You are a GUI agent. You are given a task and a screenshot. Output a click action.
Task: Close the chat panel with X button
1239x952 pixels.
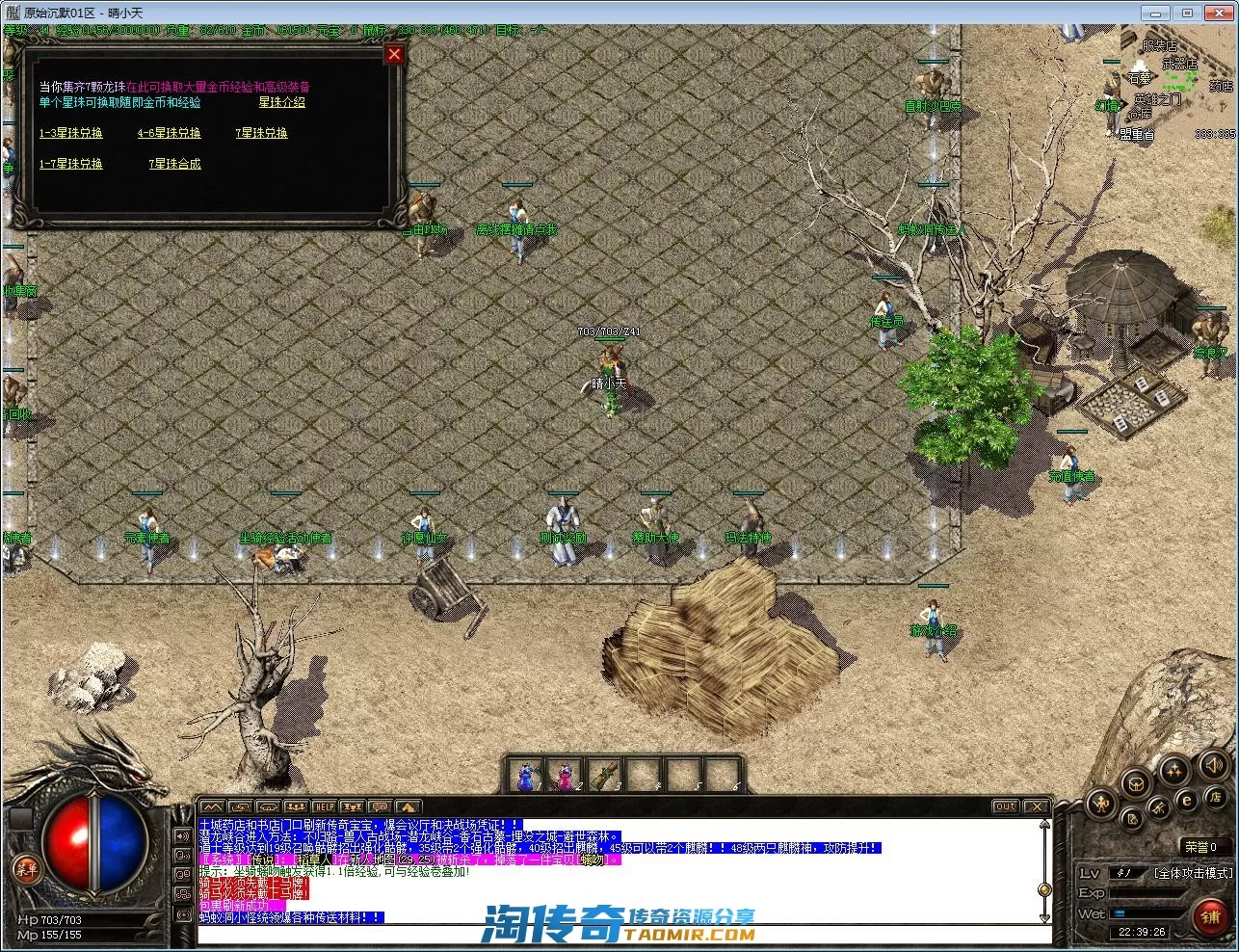(1036, 807)
